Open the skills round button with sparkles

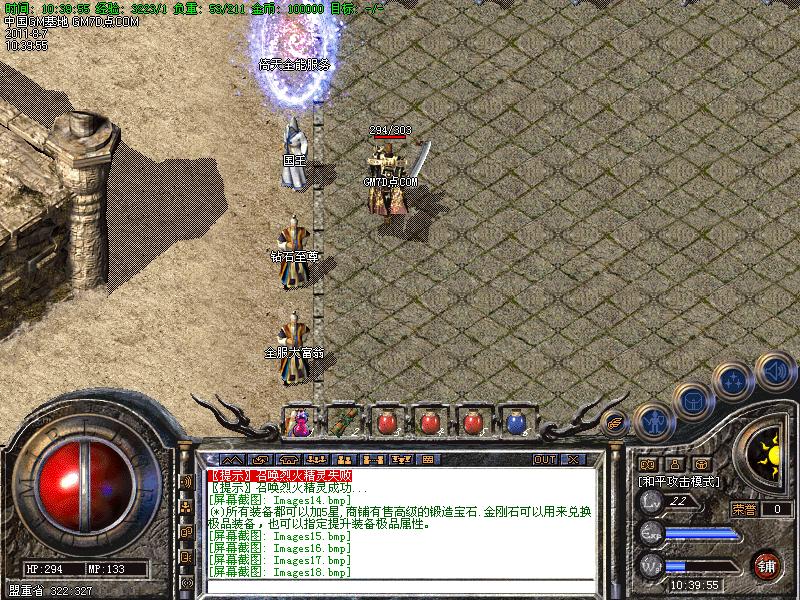point(735,381)
